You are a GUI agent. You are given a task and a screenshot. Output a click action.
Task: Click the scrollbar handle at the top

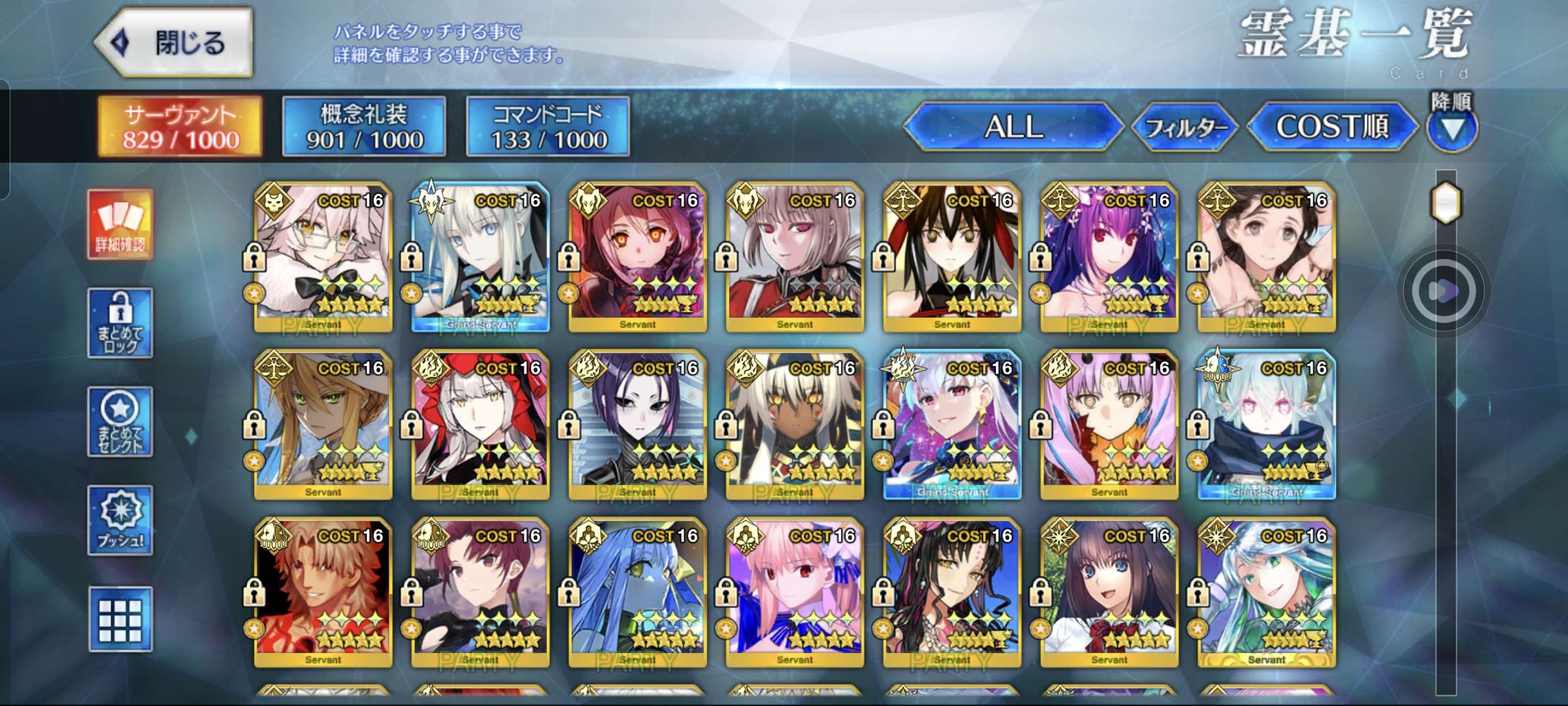pos(1445,201)
